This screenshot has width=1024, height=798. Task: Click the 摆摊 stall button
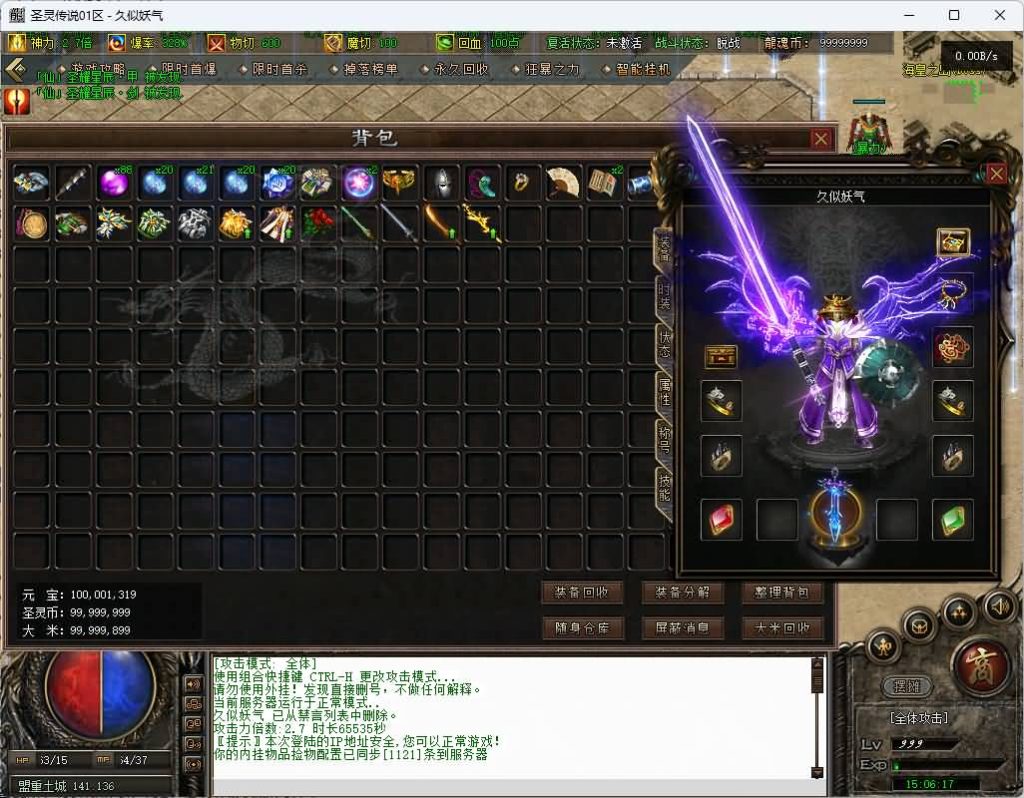[907, 687]
